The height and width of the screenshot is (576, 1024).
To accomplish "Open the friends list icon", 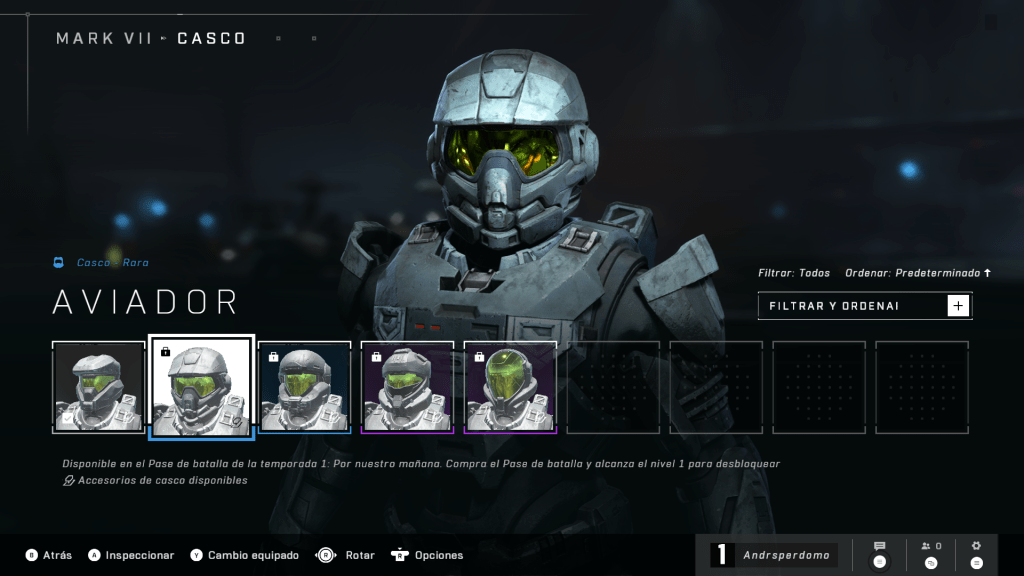I will coord(931,553).
